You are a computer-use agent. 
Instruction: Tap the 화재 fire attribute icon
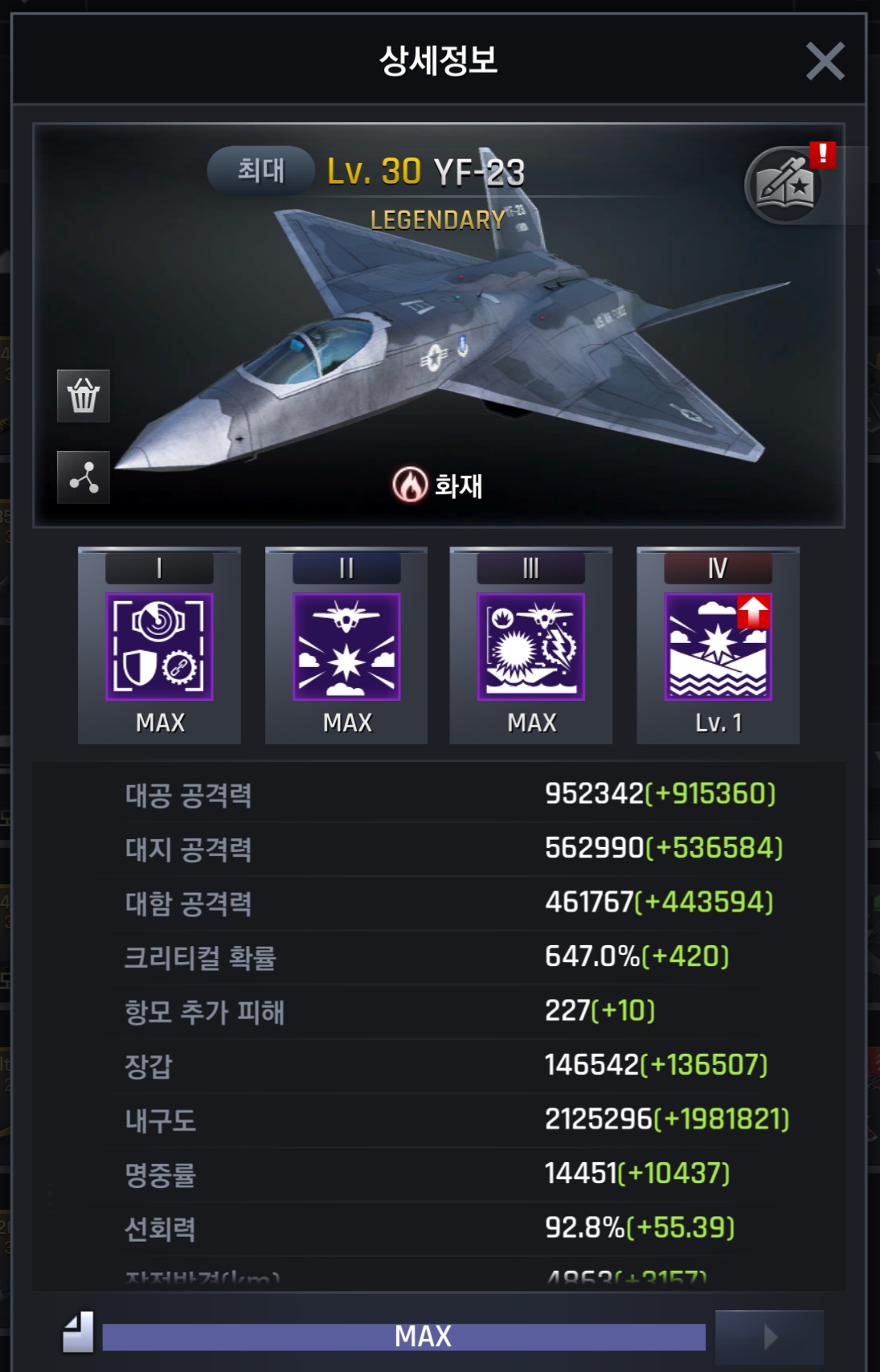(x=410, y=485)
